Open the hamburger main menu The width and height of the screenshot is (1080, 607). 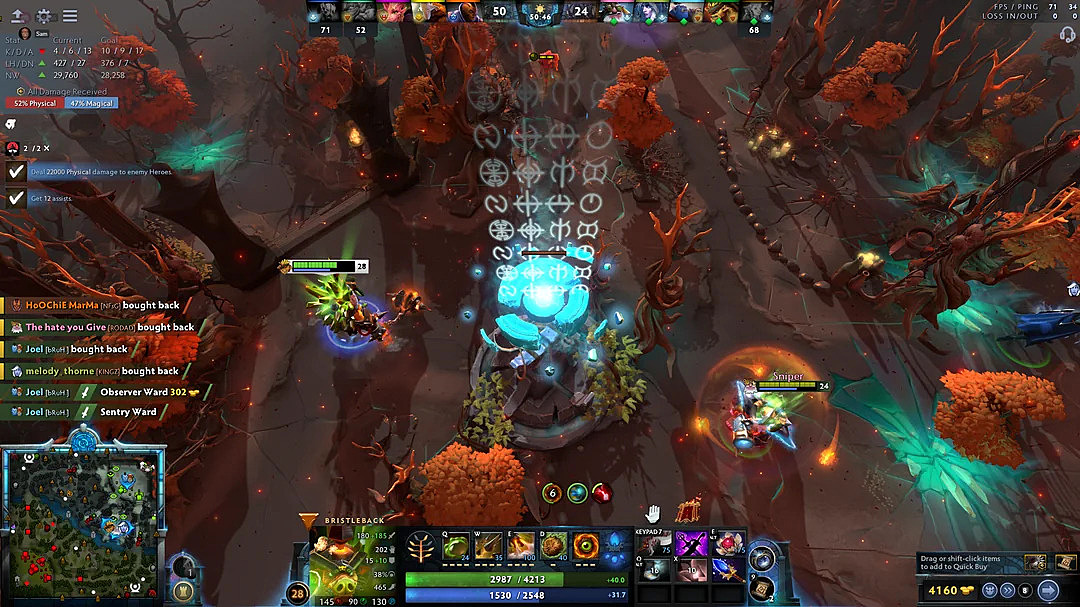(x=70, y=16)
